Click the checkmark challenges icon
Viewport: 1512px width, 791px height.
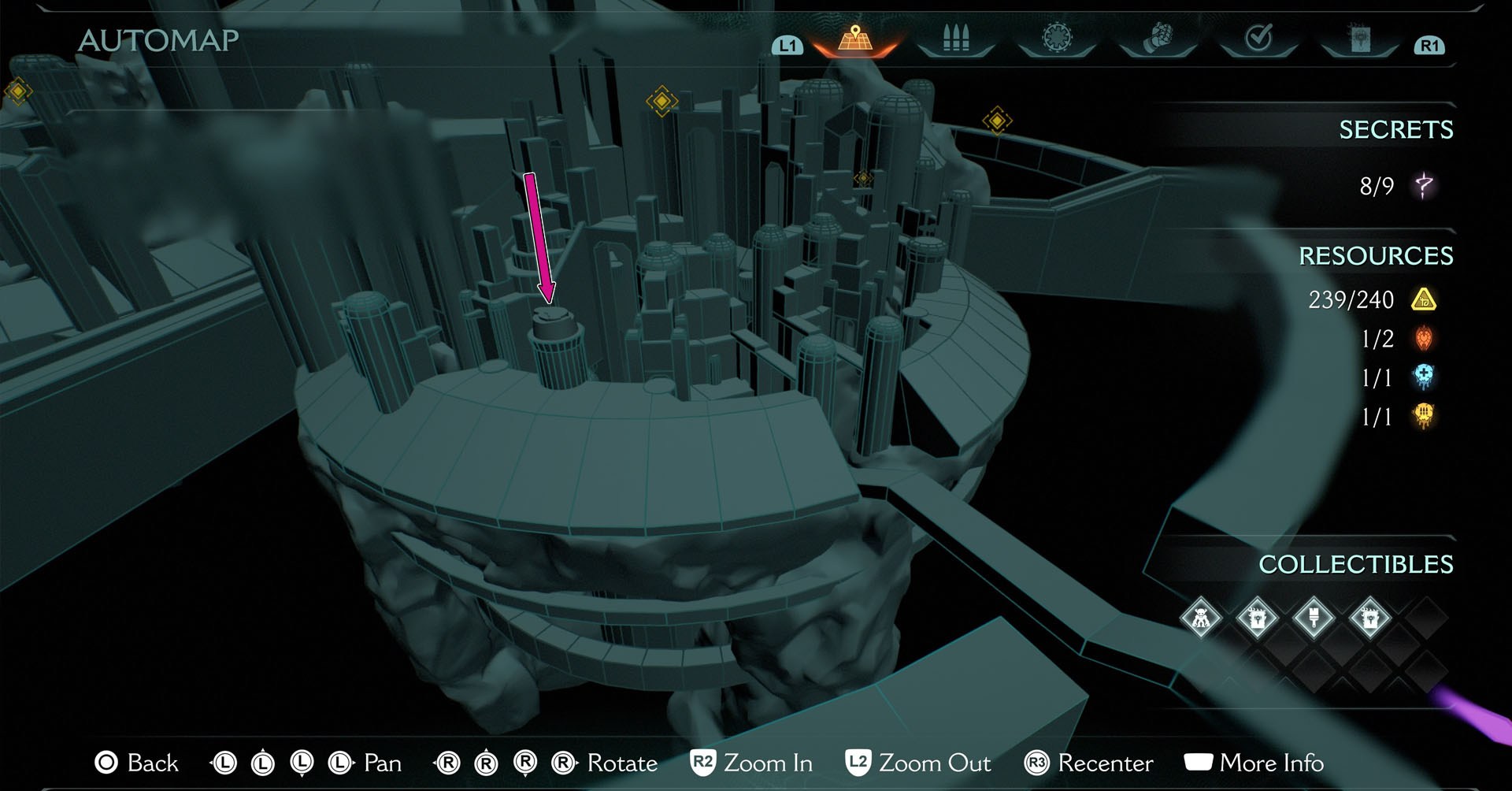[x=1260, y=35]
